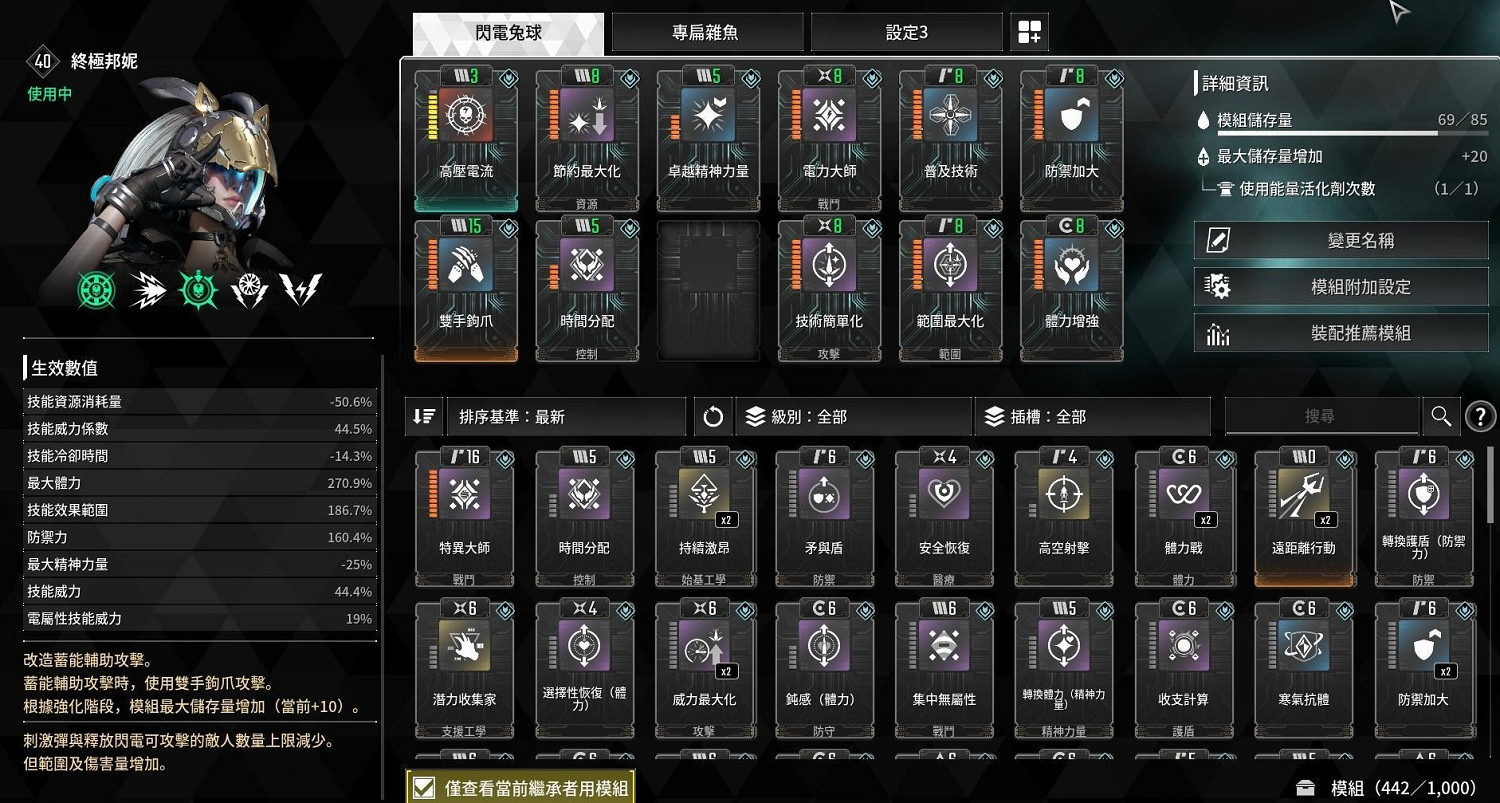The height and width of the screenshot is (803, 1500).
Task: Select the equipped 雙手鉤爪 module card
Action: [465, 289]
